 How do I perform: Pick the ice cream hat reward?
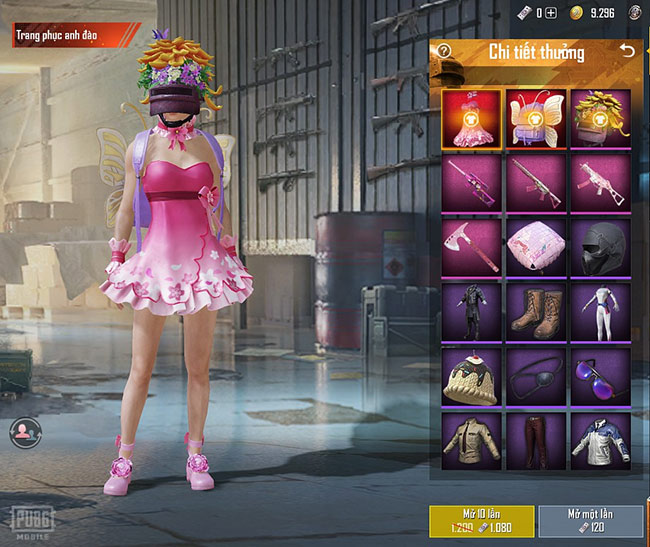[x=471, y=376]
